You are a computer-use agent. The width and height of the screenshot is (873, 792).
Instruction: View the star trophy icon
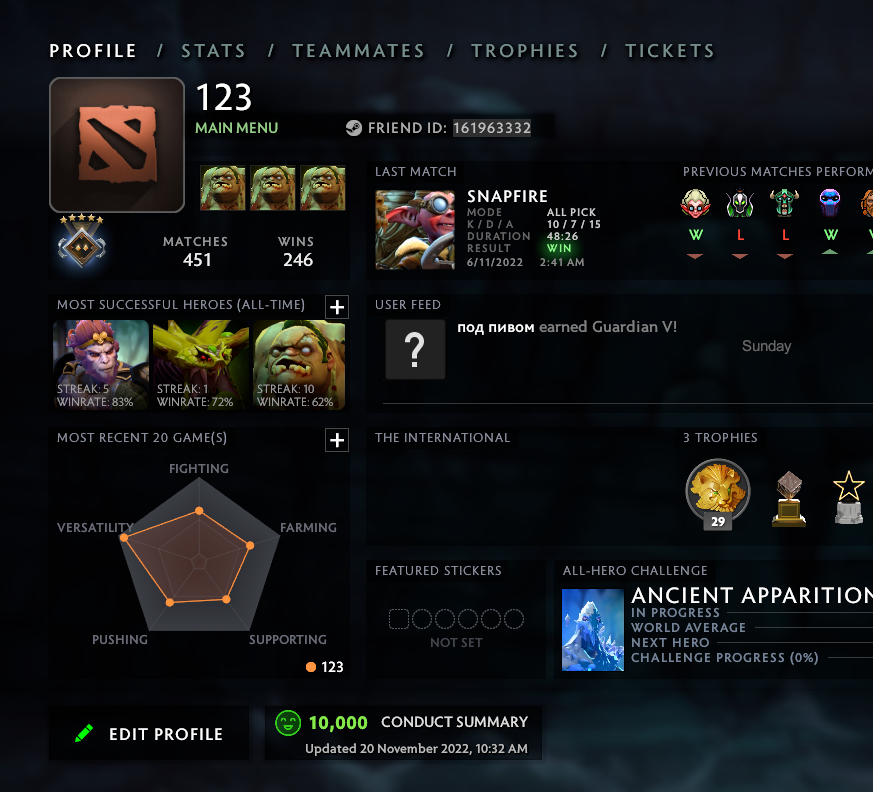(x=849, y=497)
